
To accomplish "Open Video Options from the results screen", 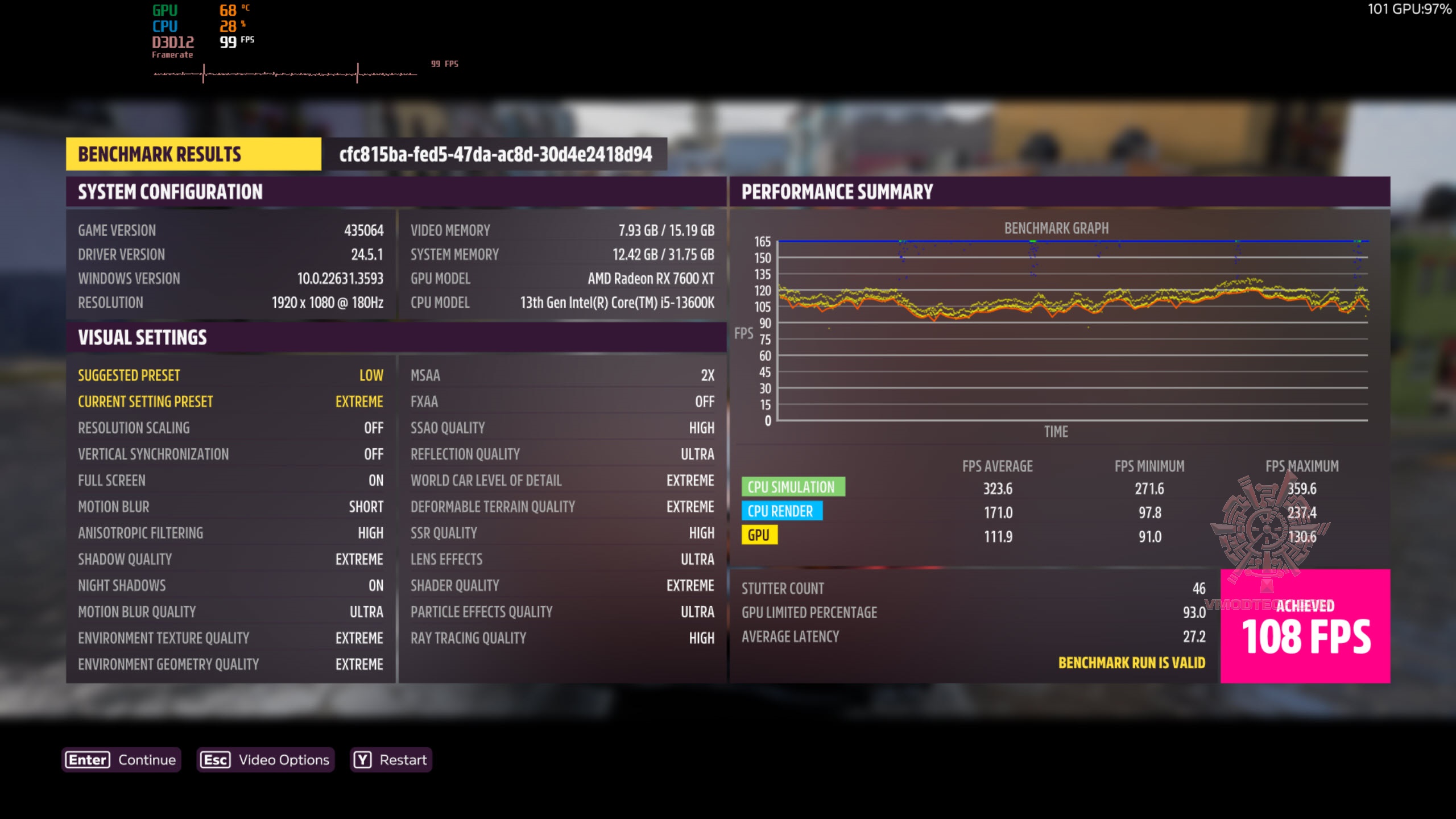I will (266, 760).
